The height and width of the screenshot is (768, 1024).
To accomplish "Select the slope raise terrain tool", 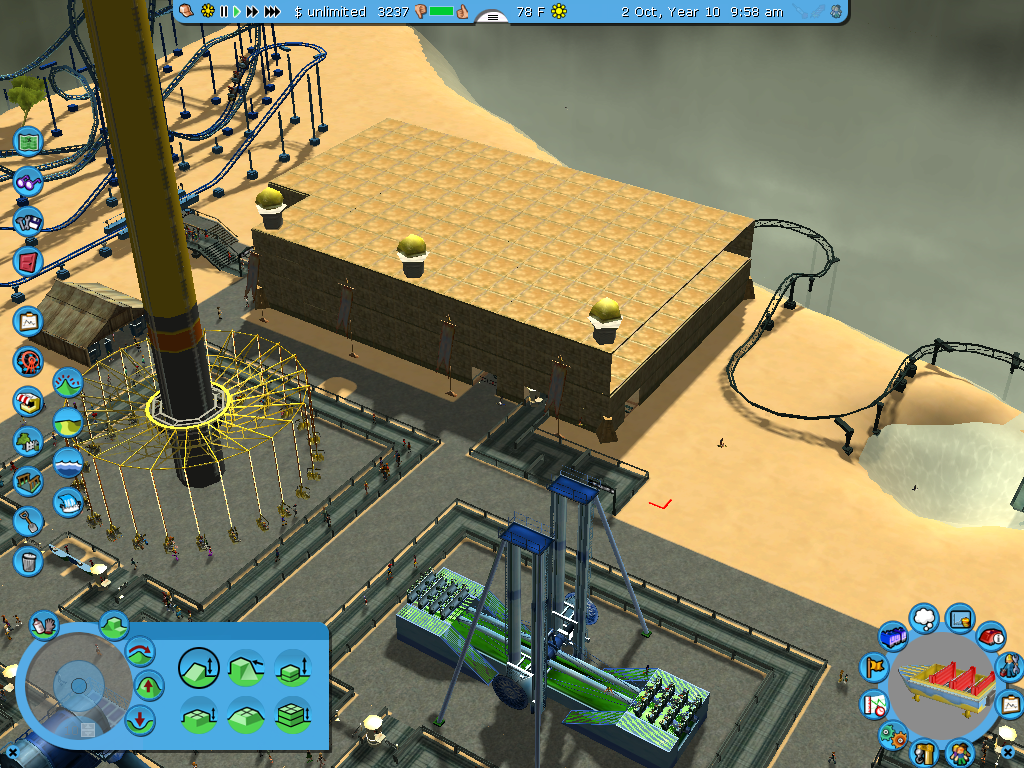I will point(198,667).
